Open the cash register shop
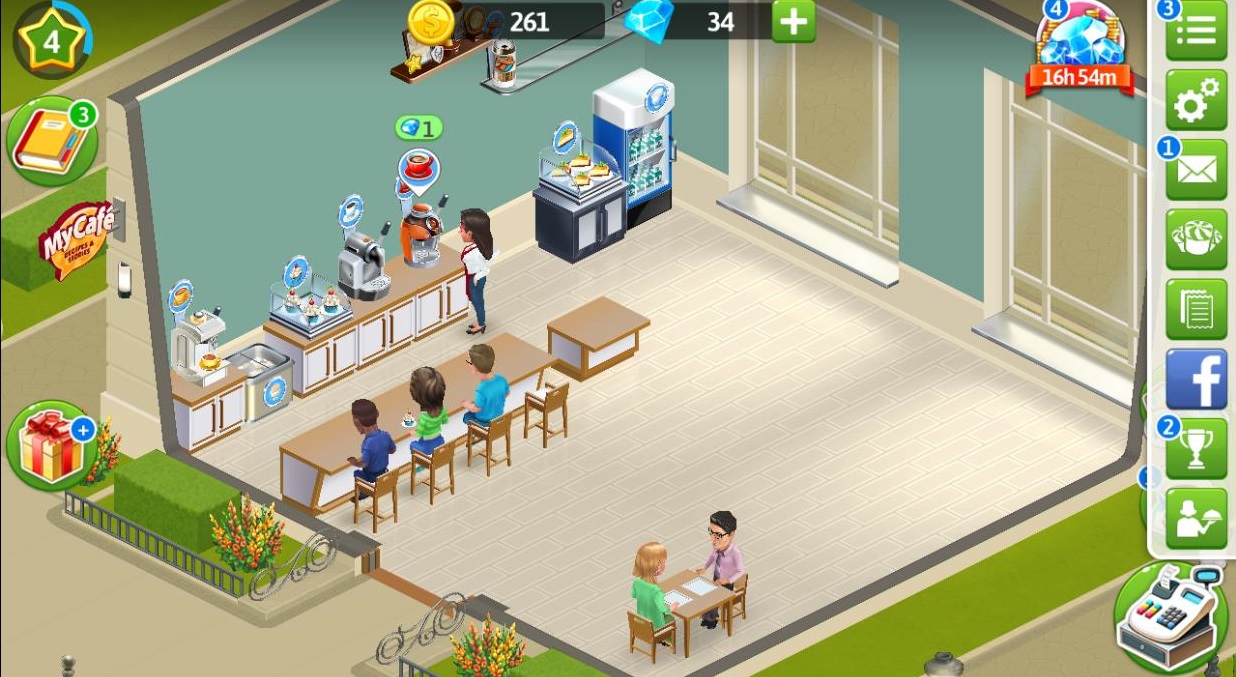This screenshot has height=677, width=1236. pos(1171,617)
